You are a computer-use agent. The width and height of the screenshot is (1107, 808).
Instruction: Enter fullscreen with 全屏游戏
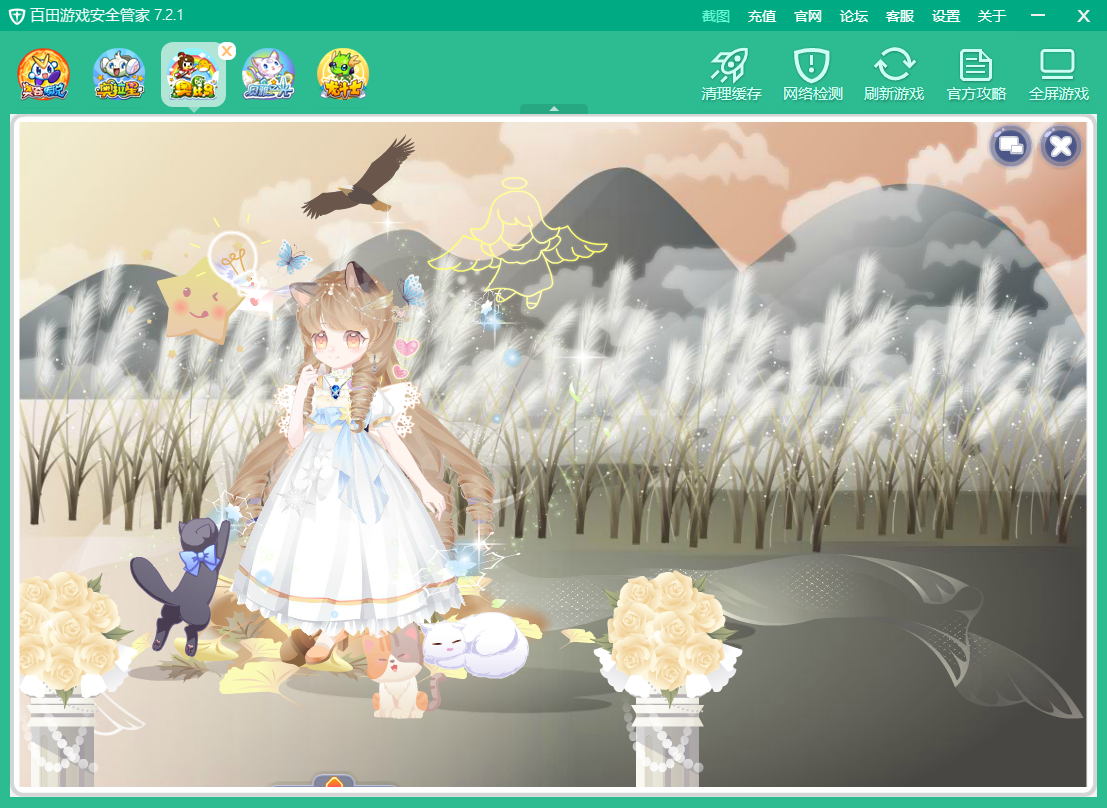[1058, 74]
